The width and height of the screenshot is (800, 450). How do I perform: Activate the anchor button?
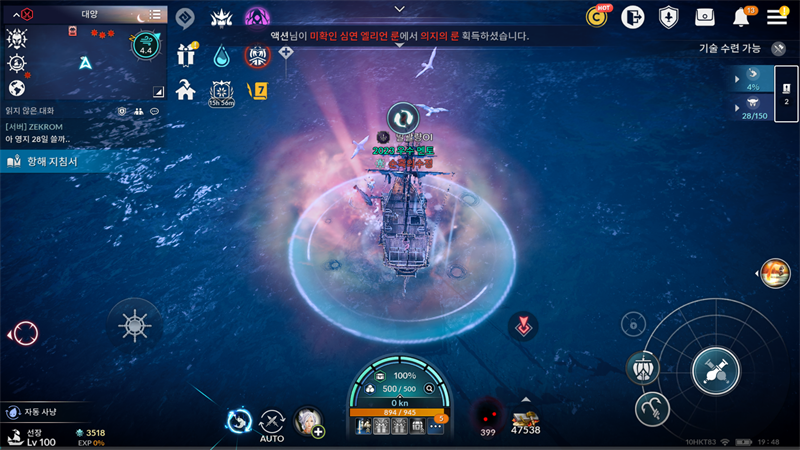[652, 407]
